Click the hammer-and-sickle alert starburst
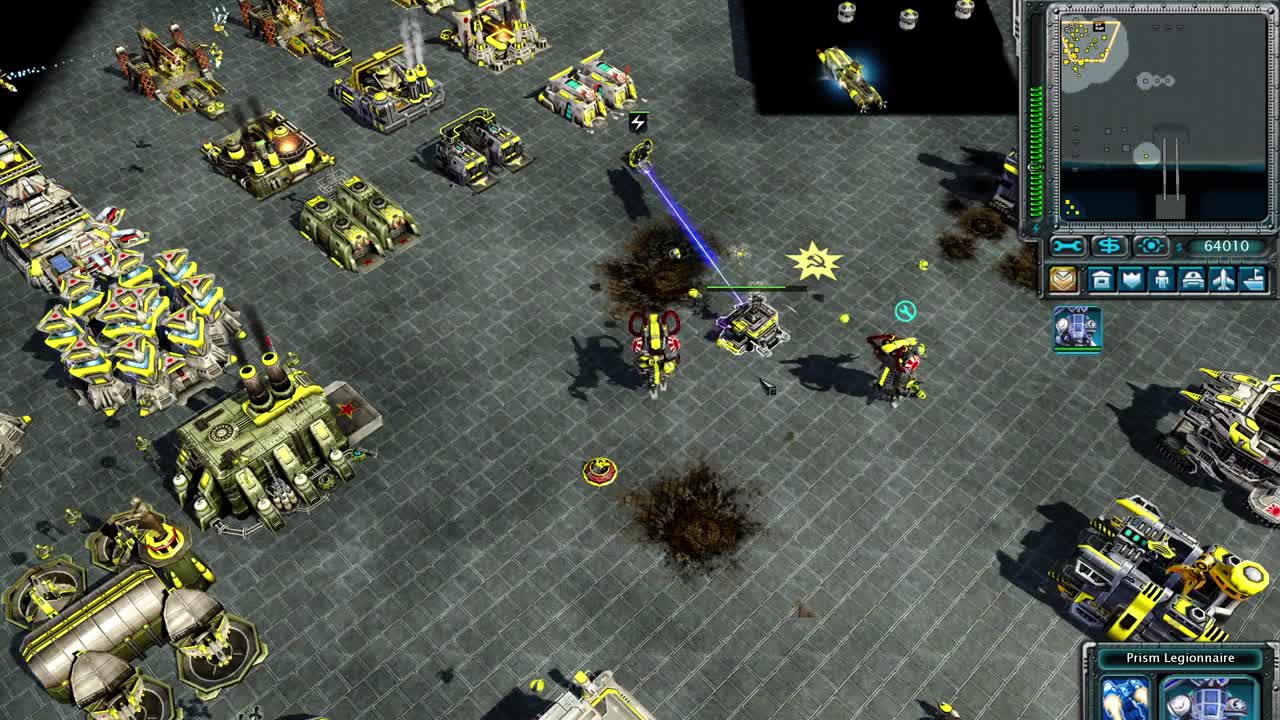This screenshot has width=1280, height=720. click(814, 262)
